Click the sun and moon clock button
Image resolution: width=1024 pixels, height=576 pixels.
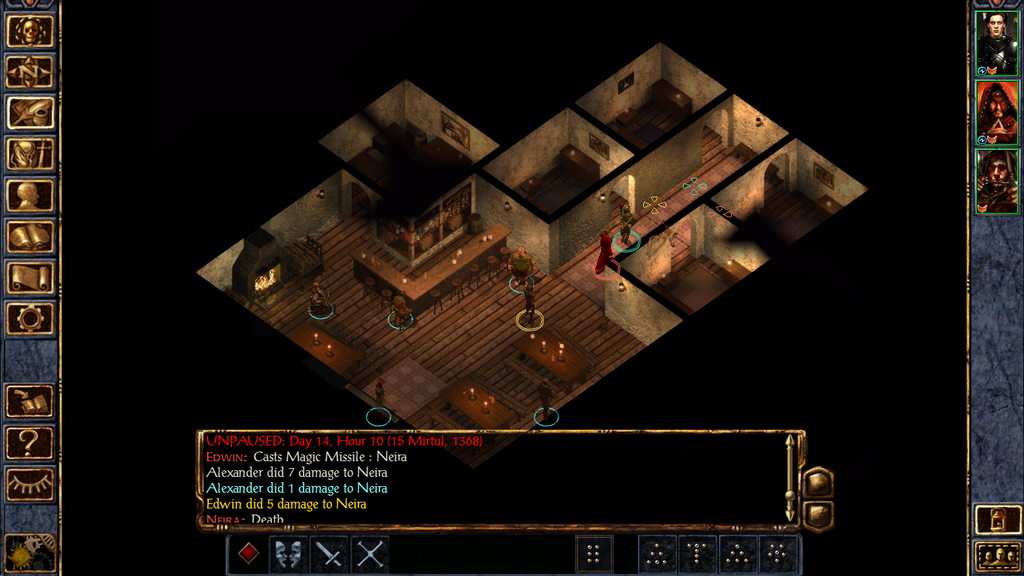pos(28,552)
